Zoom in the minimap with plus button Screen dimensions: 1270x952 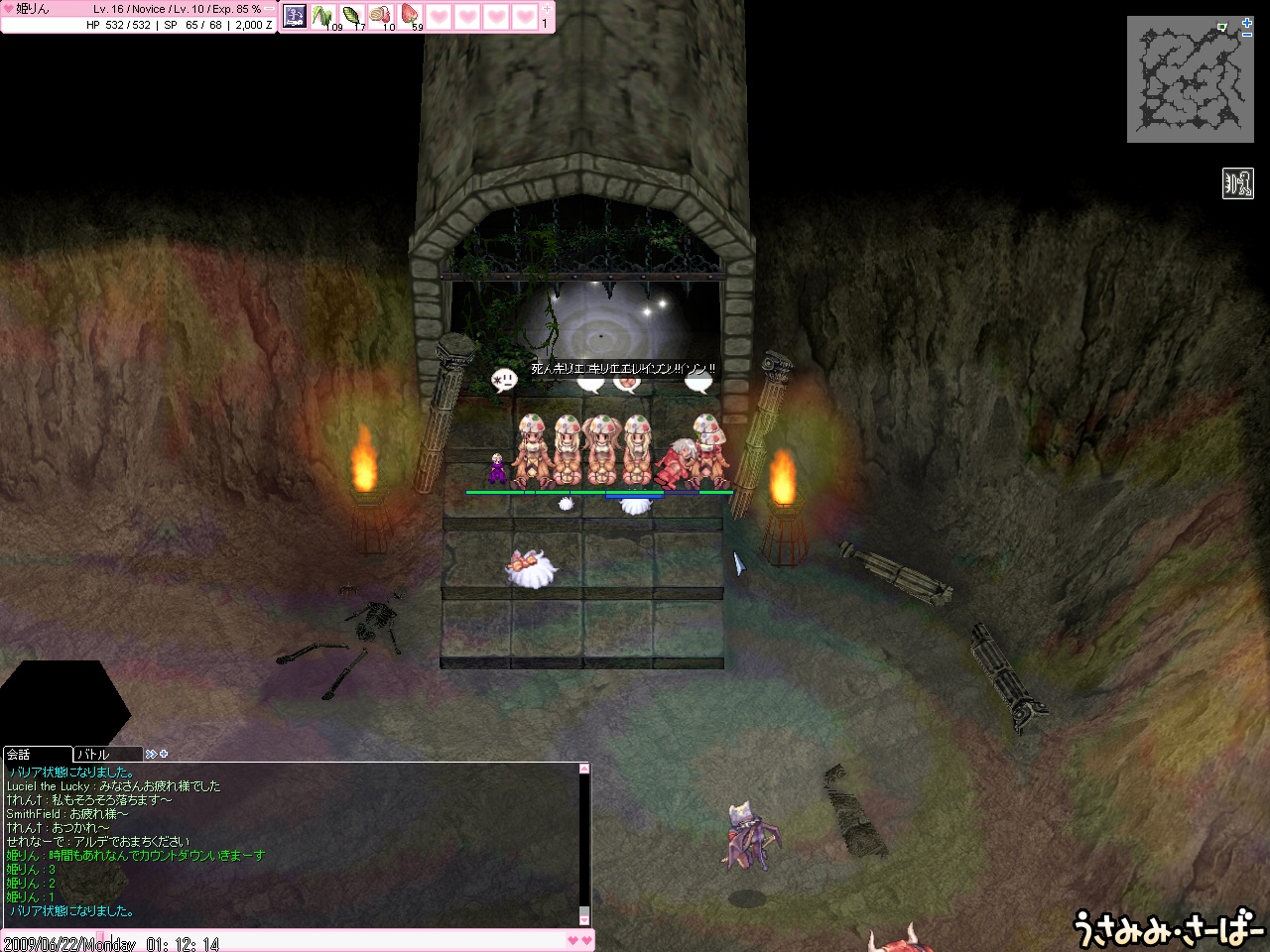point(1247,22)
